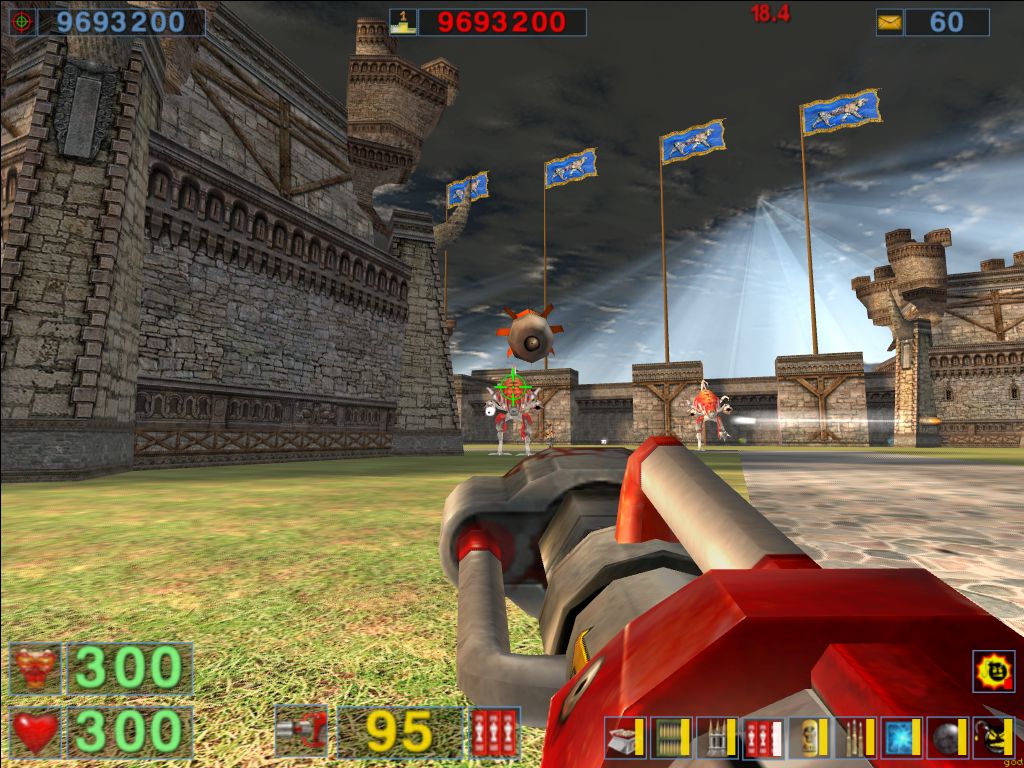Click the red heart health icon
Viewport: 1024px width, 768px height.
(36, 731)
